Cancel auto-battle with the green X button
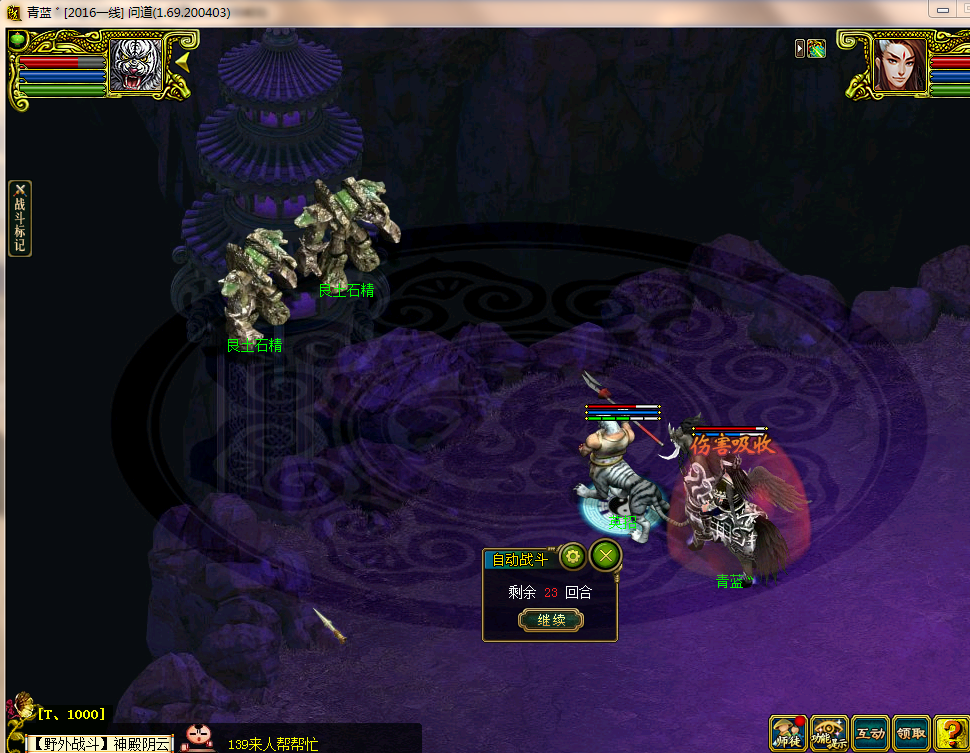Image resolution: width=970 pixels, height=753 pixels. tap(605, 556)
